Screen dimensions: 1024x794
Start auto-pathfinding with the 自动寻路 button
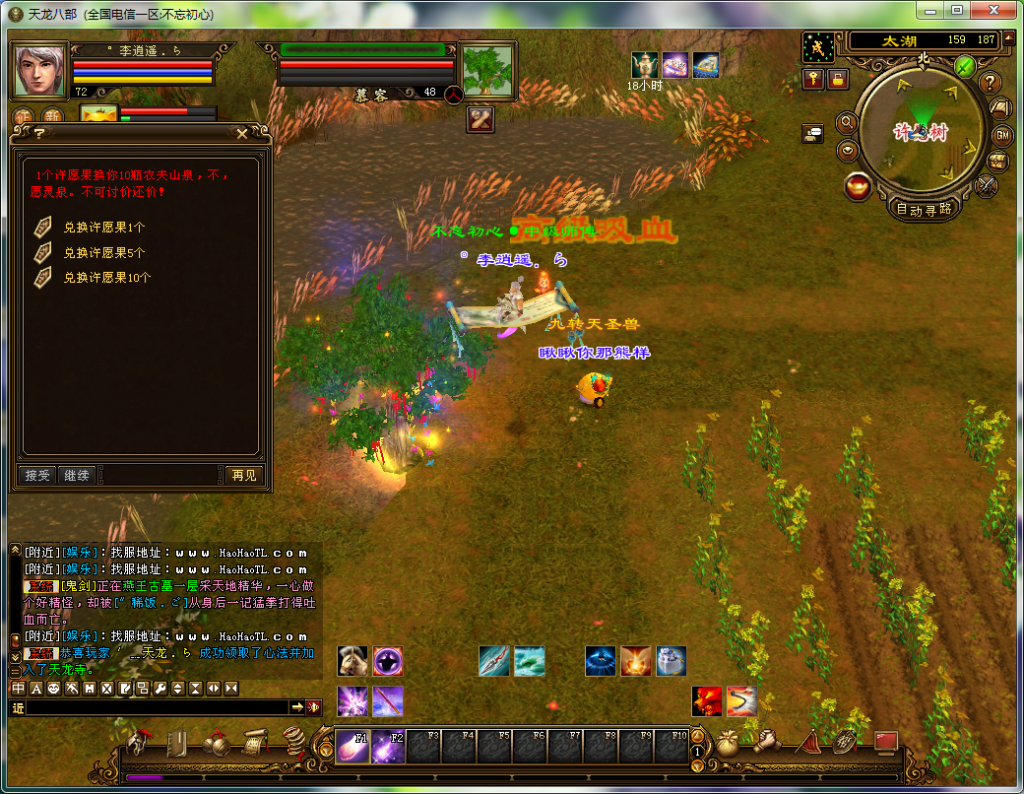coord(923,209)
